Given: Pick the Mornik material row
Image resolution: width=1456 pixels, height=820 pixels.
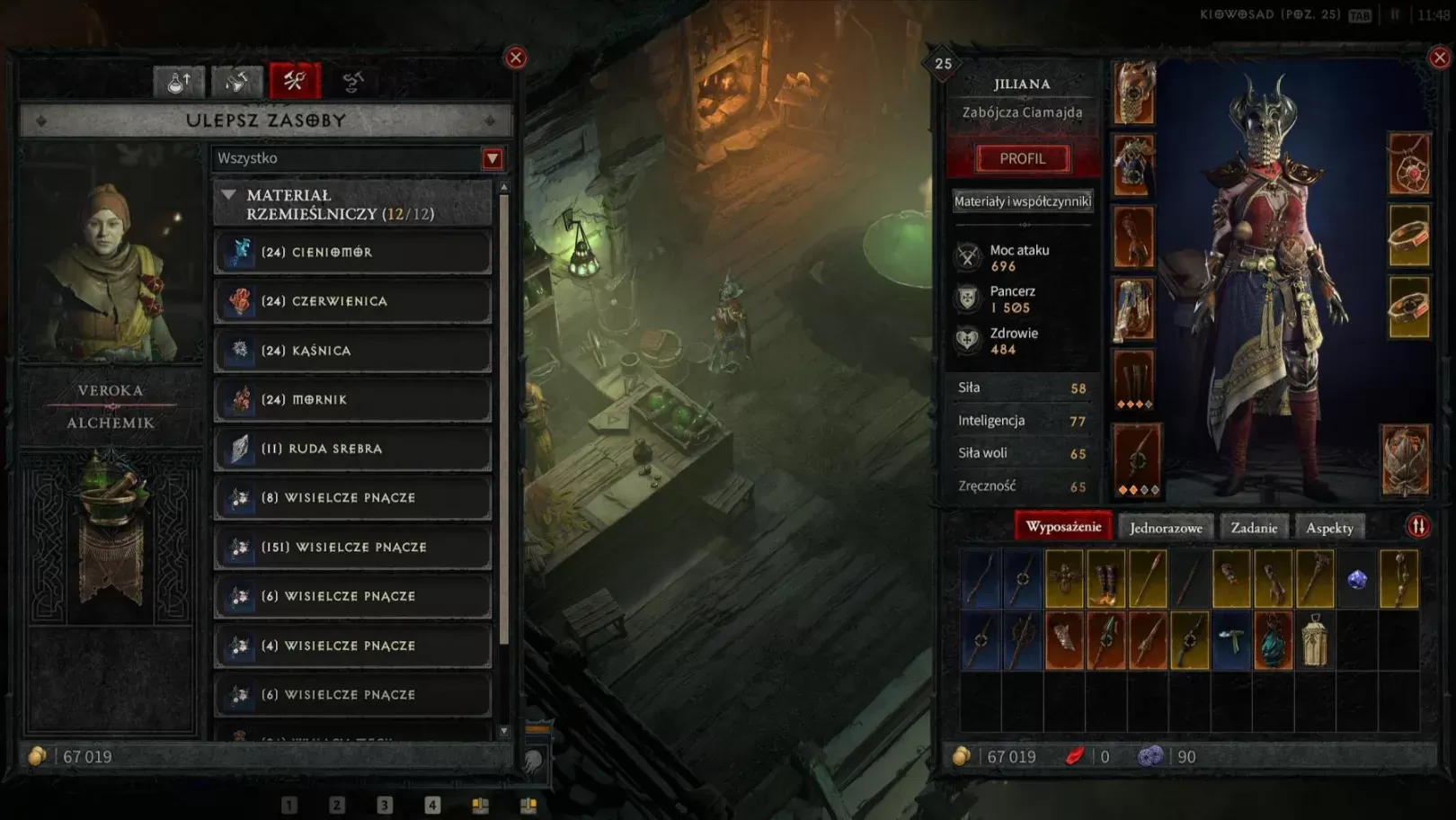Looking at the screenshot, I should coord(352,399).
